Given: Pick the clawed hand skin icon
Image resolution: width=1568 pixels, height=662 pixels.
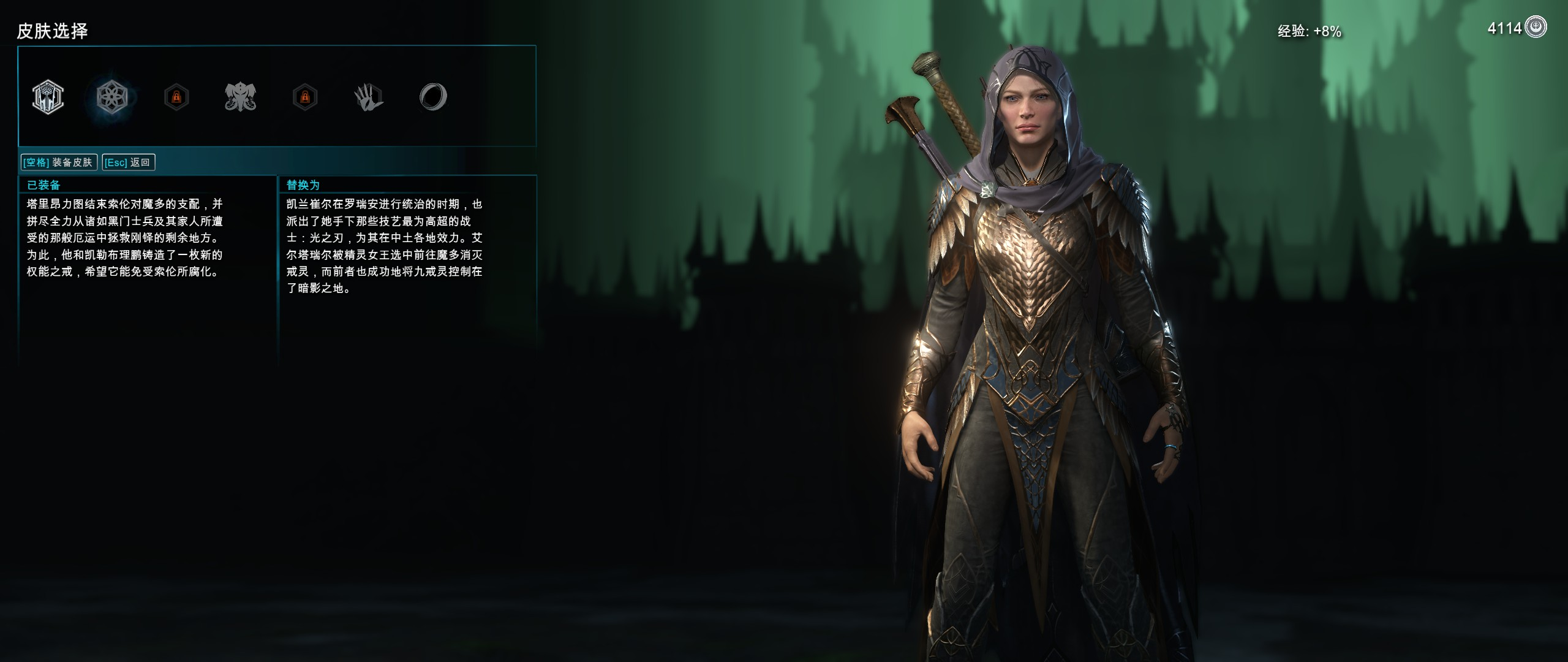Looking at the screenshot, I should 369,97.
